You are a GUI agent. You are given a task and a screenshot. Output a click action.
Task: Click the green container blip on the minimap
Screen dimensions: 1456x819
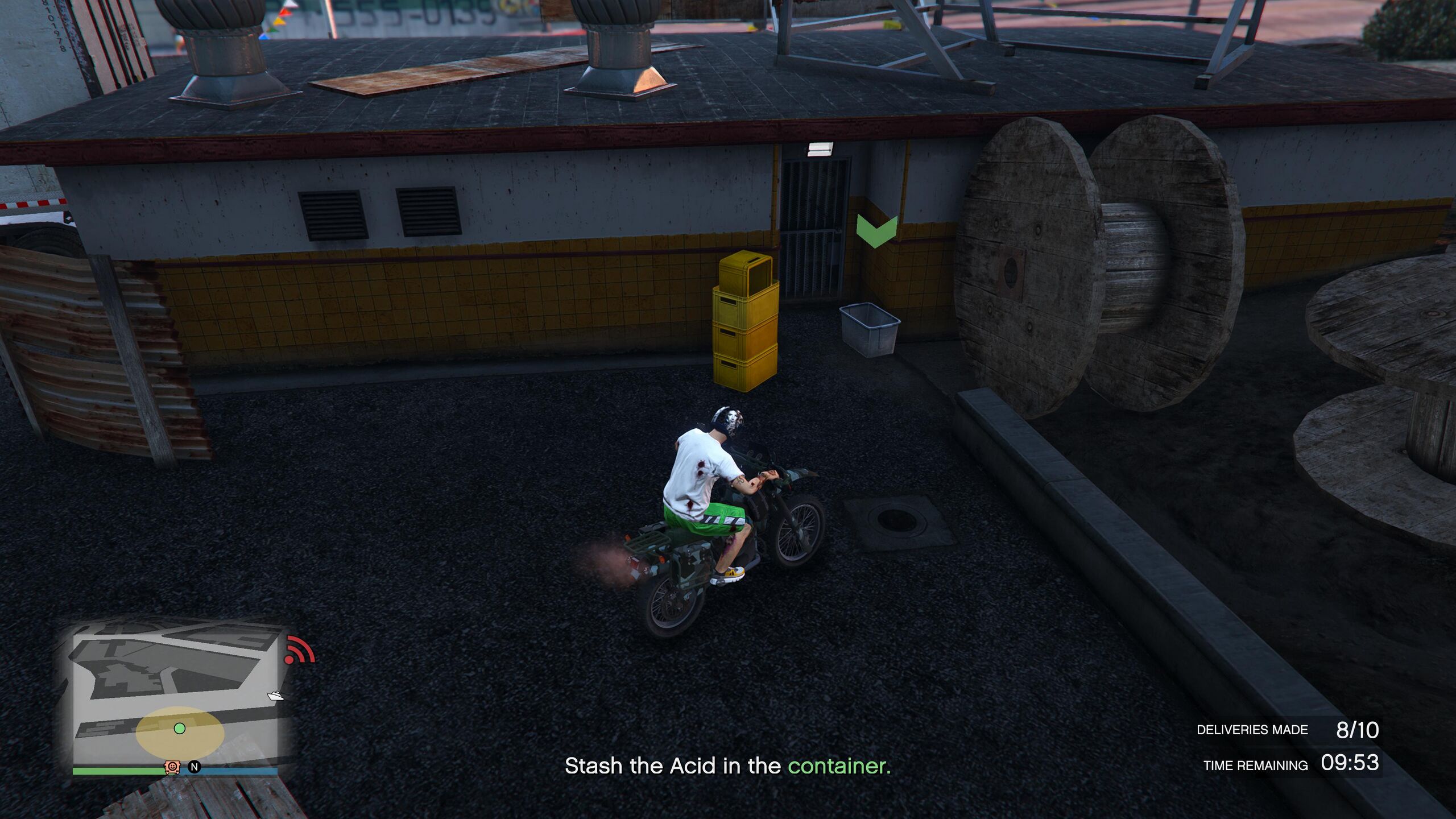[x=180, y=729]
